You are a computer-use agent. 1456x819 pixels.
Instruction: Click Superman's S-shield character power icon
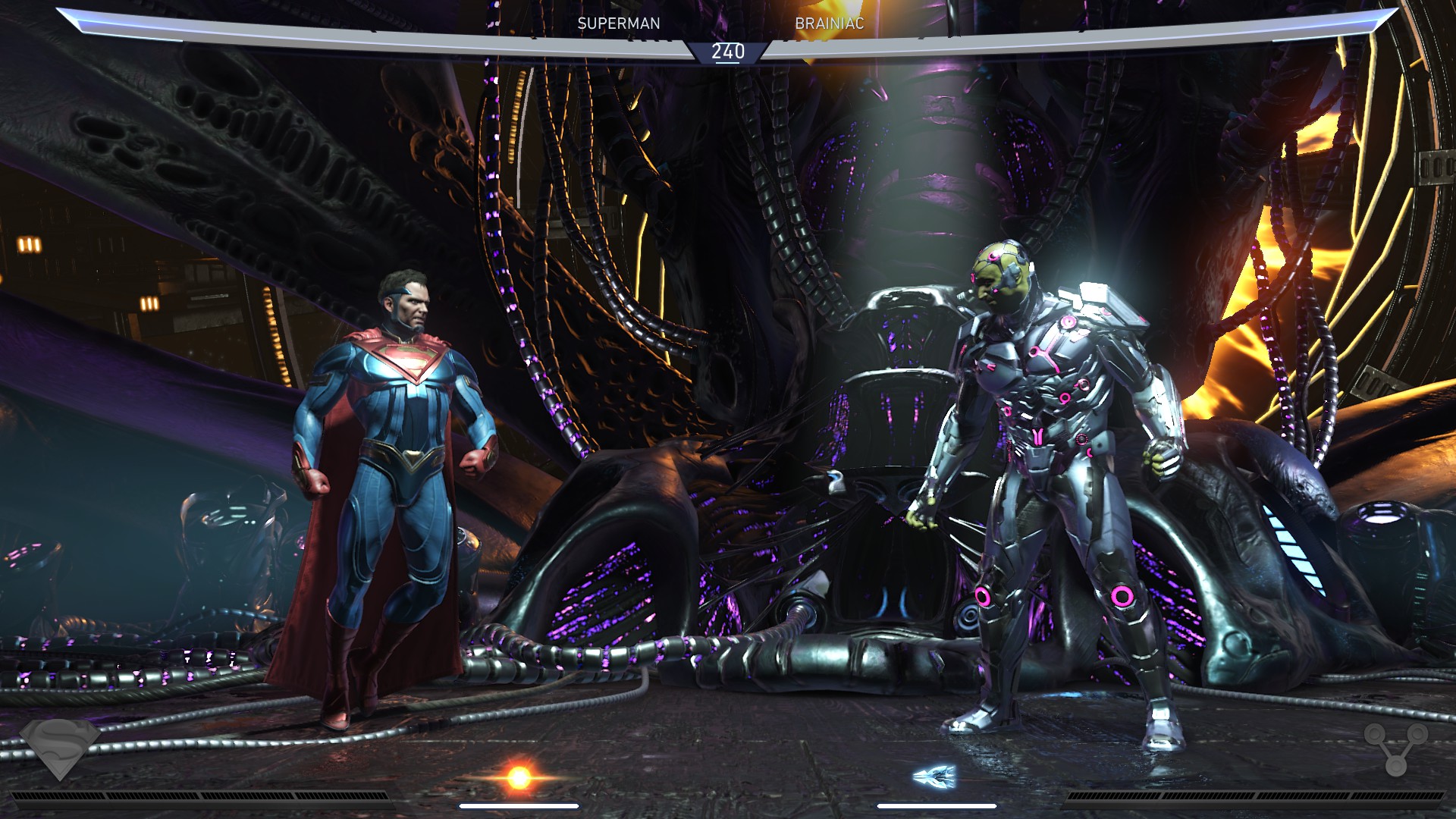[x=60, y=745]
